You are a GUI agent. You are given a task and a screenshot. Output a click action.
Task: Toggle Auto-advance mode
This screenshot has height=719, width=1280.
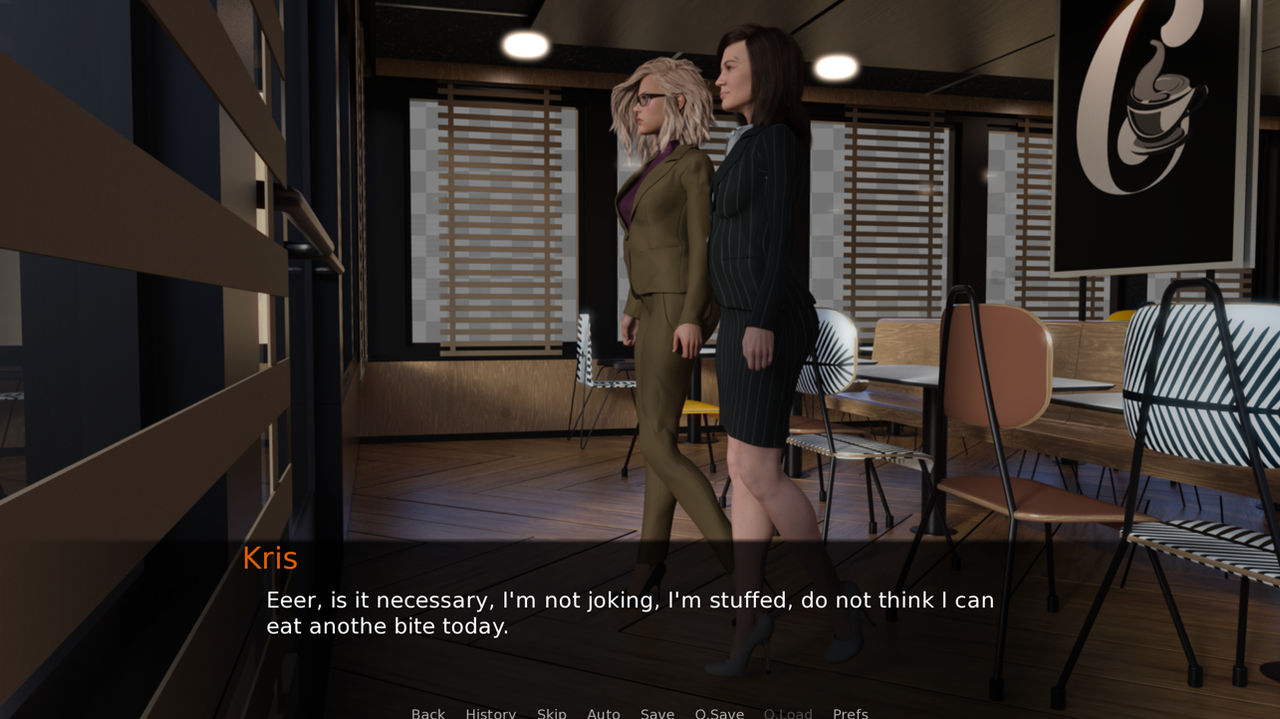[603, 713]
